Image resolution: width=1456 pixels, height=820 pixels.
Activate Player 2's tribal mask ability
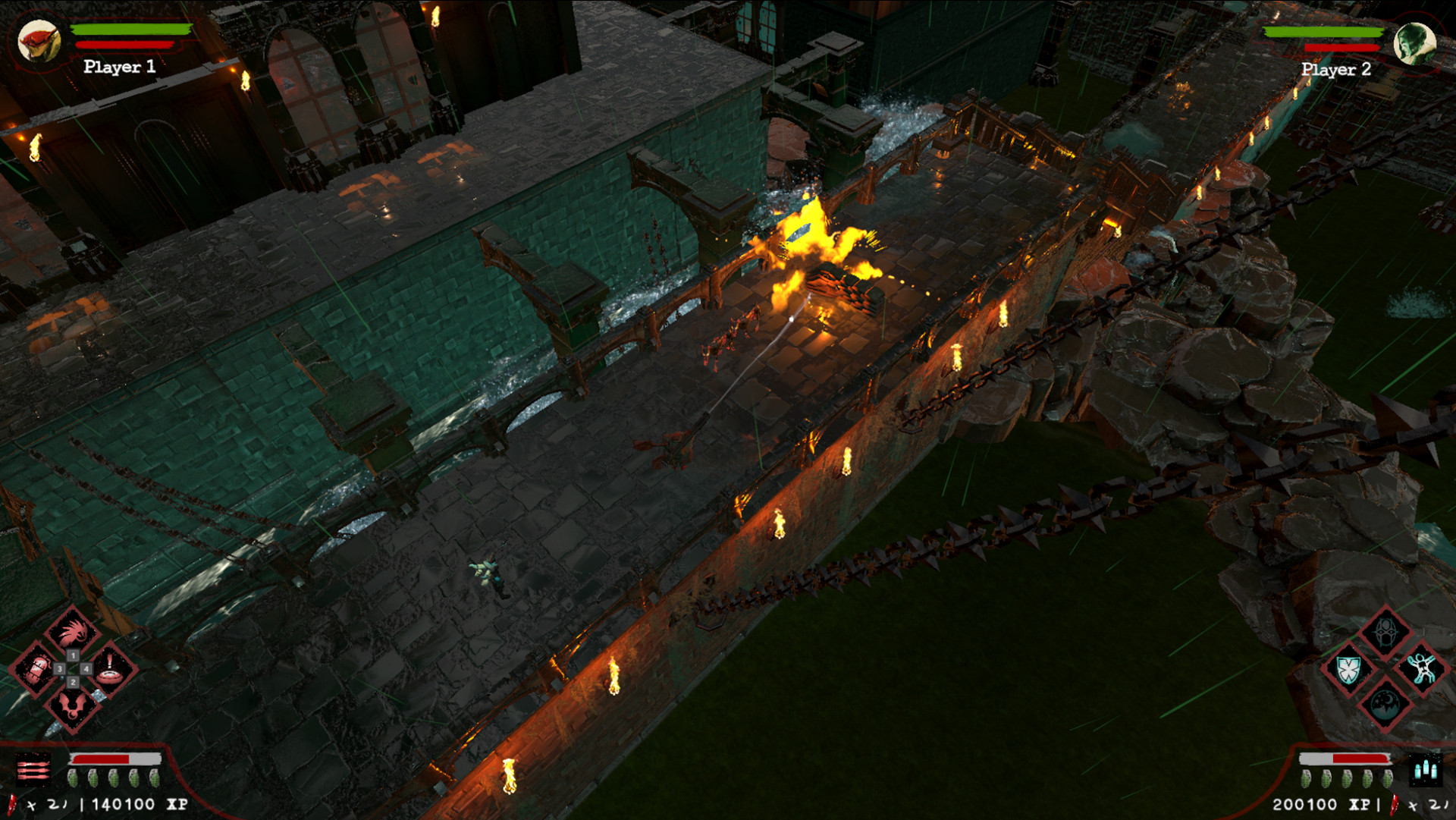(1385, 632)
